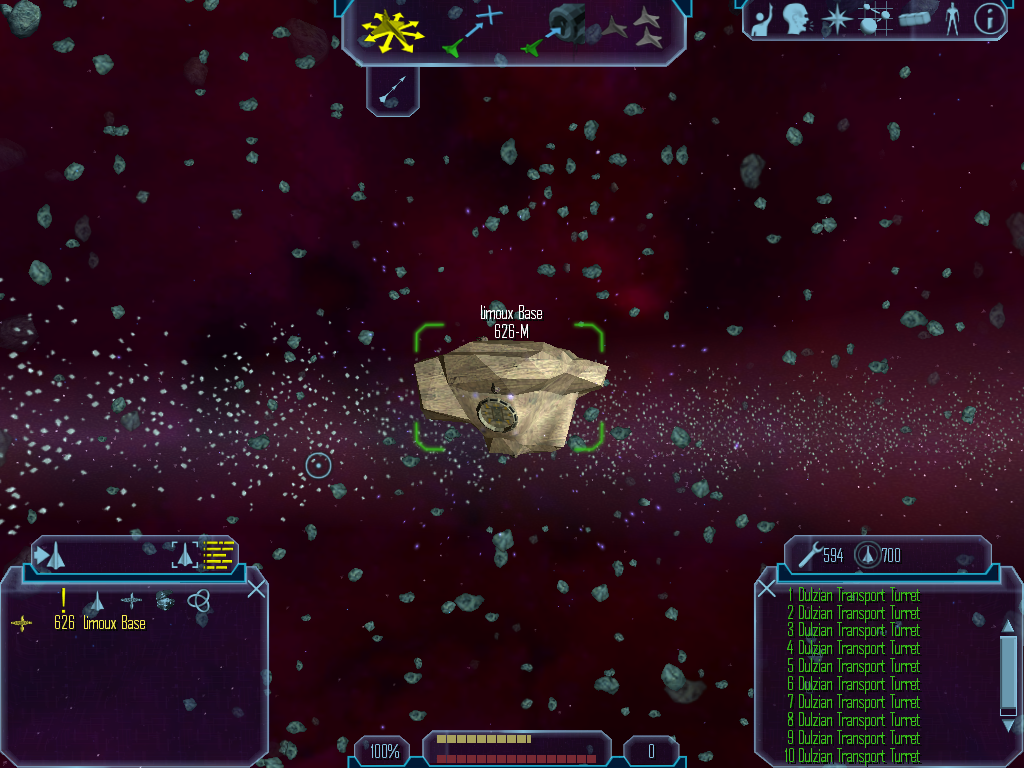Choose the 5 Dulzian Transport Turret row
Screen dimensions: 1024x768
coord(854,667)
